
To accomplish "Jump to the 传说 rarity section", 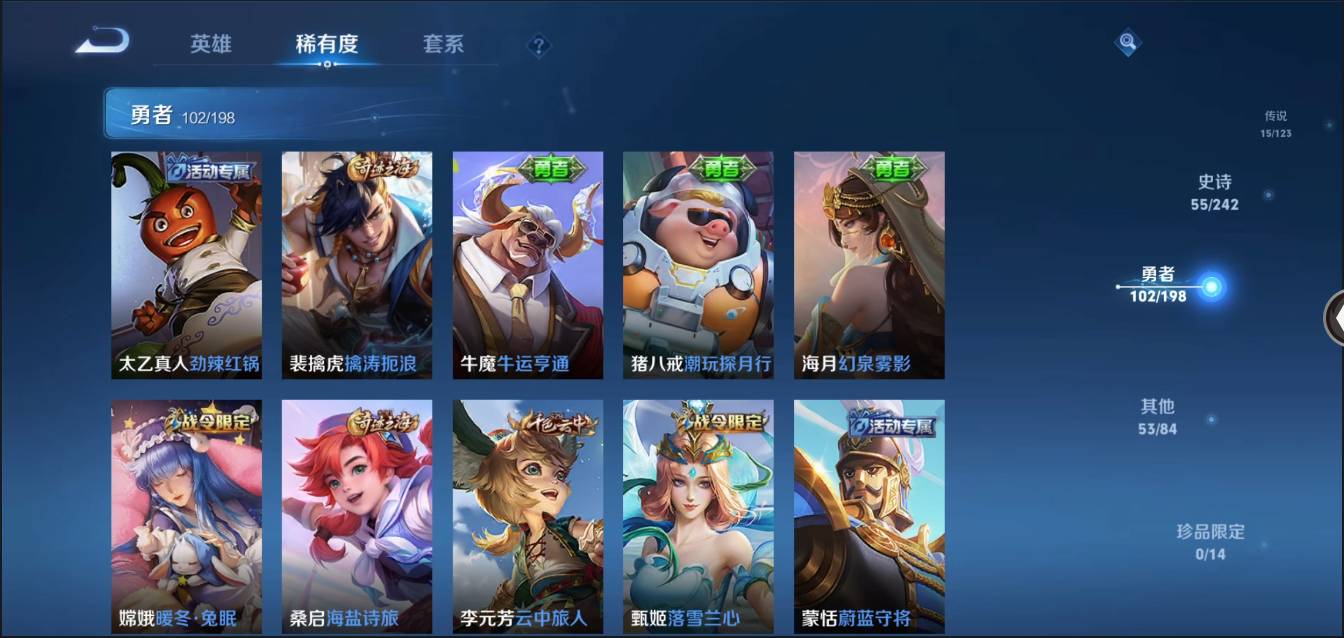I will coord(1275,123).
